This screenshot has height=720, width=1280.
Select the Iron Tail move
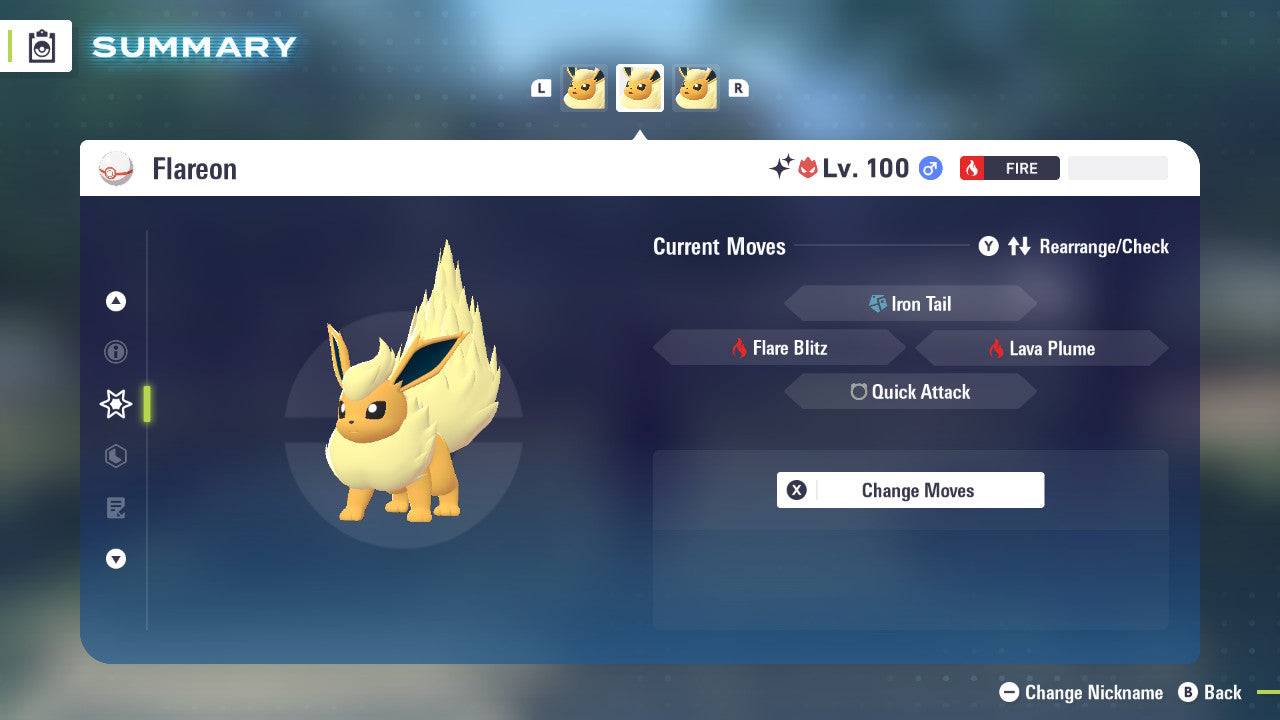[911, 303]
